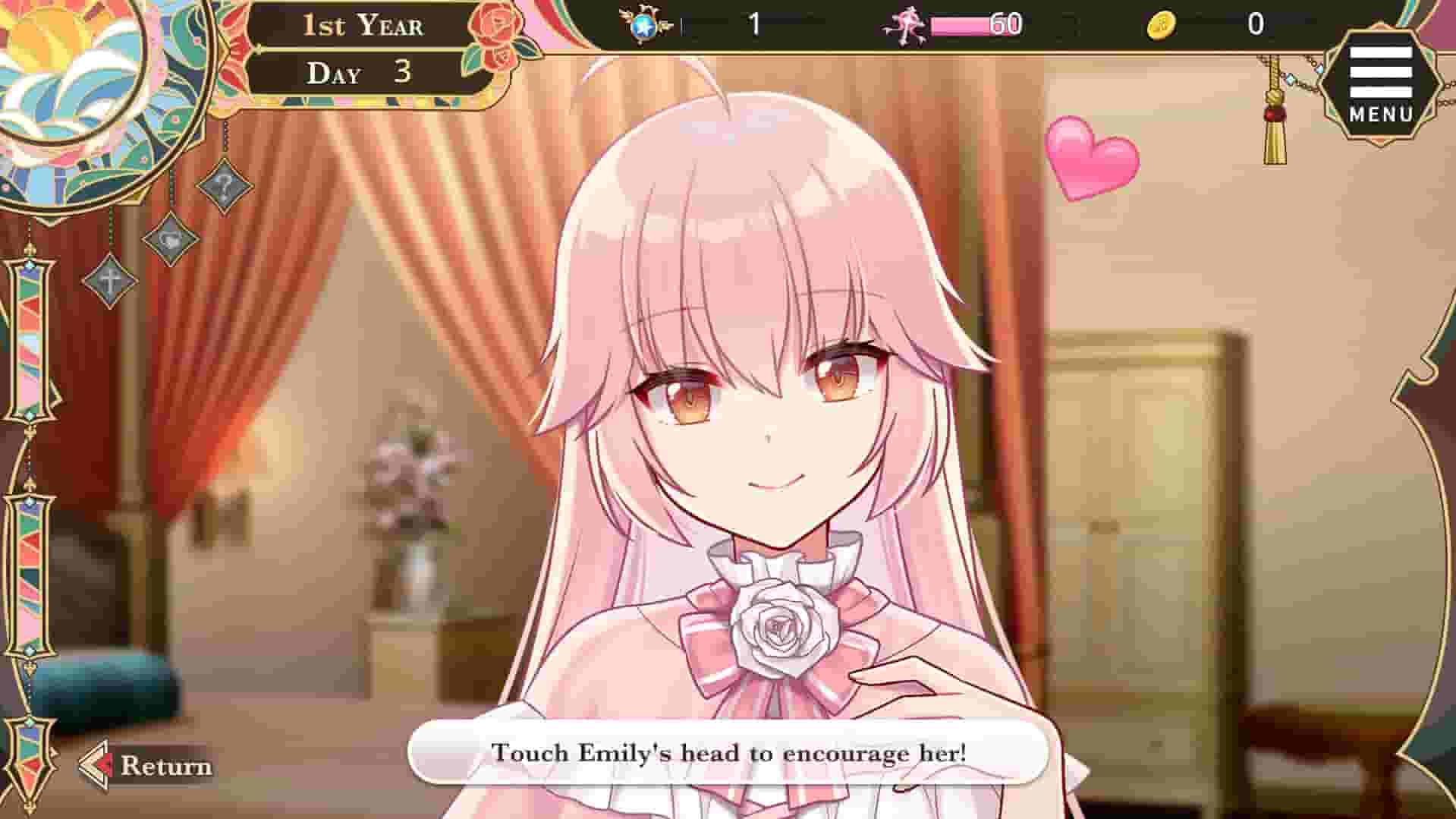This screenshot has height=819, width=1456.
Task: Click the decorative sidebar panel on the left
Action: 30,455
